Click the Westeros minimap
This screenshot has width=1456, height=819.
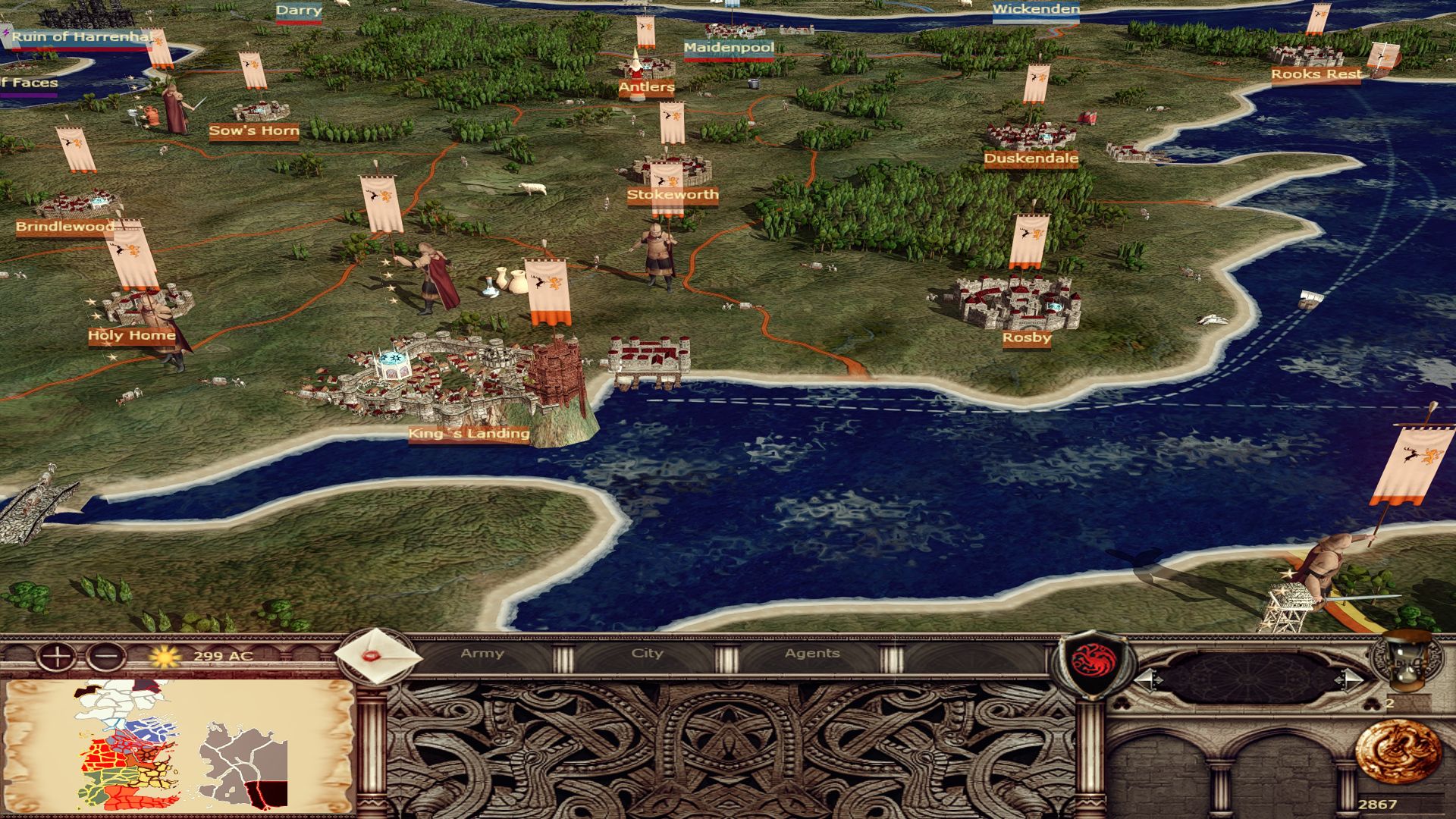coord(179,745)
